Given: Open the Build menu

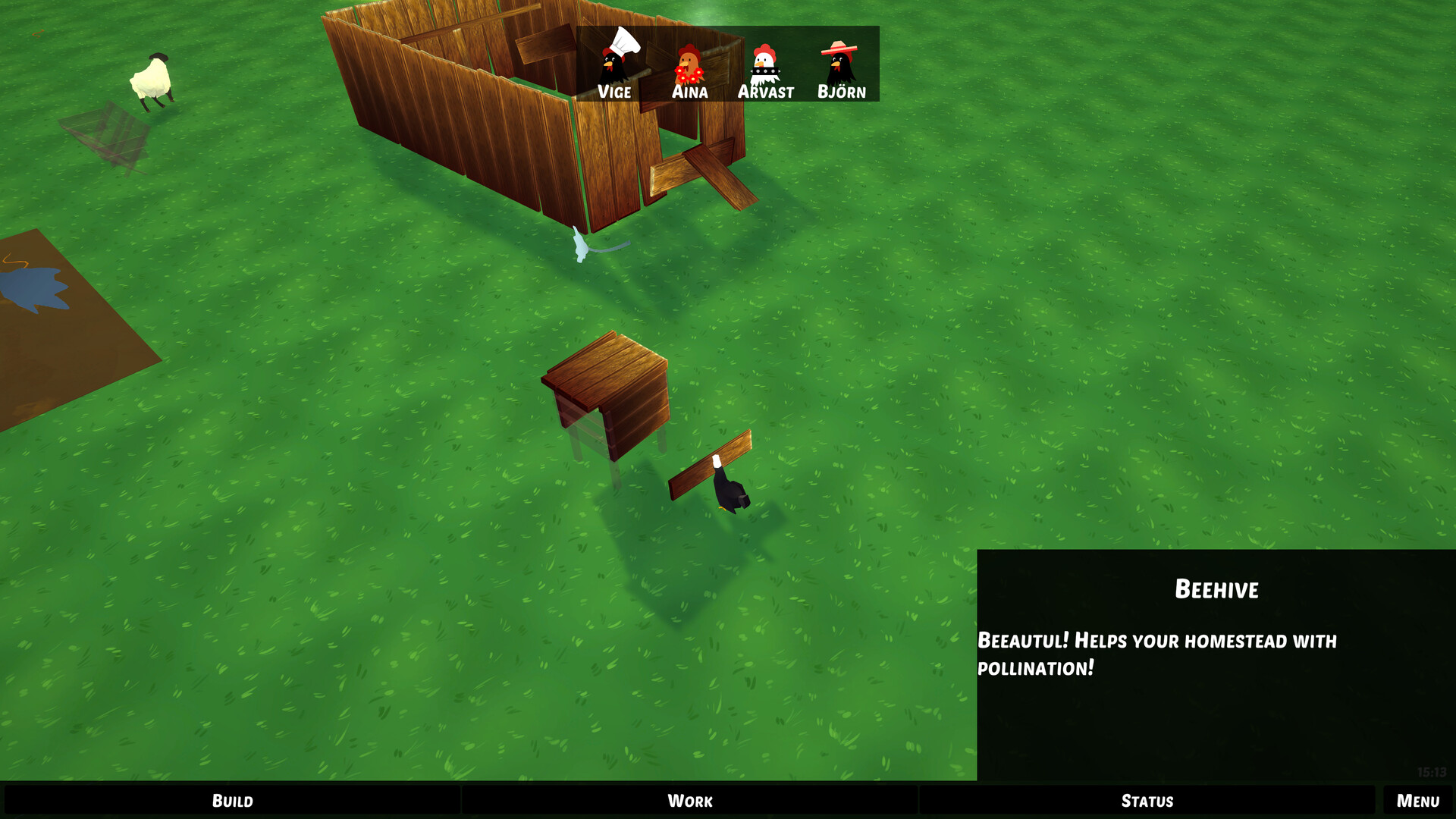Looking at the screenshot, I should coord(232,801).
